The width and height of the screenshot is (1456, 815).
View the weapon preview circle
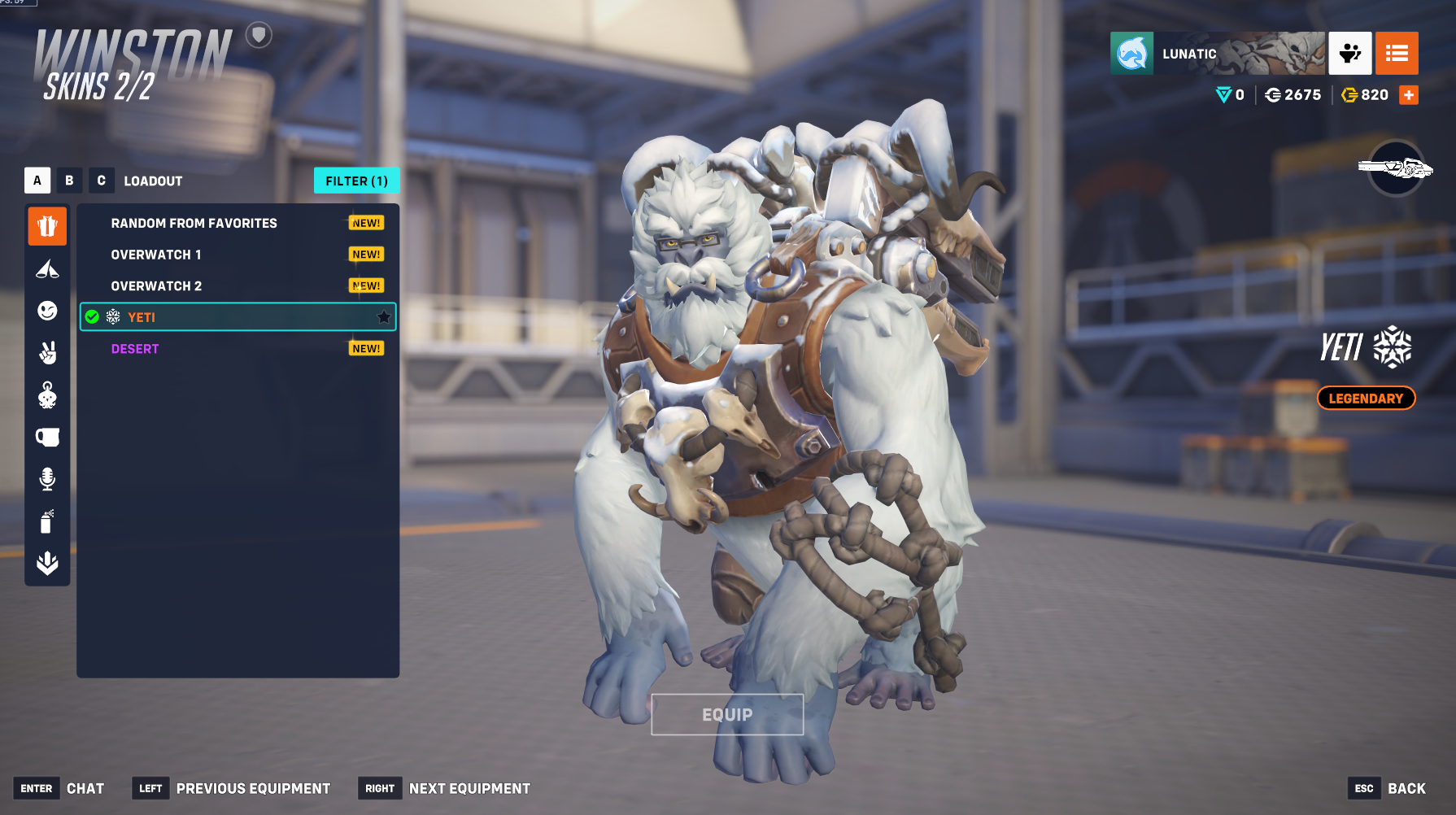(x=1396, y=168)
